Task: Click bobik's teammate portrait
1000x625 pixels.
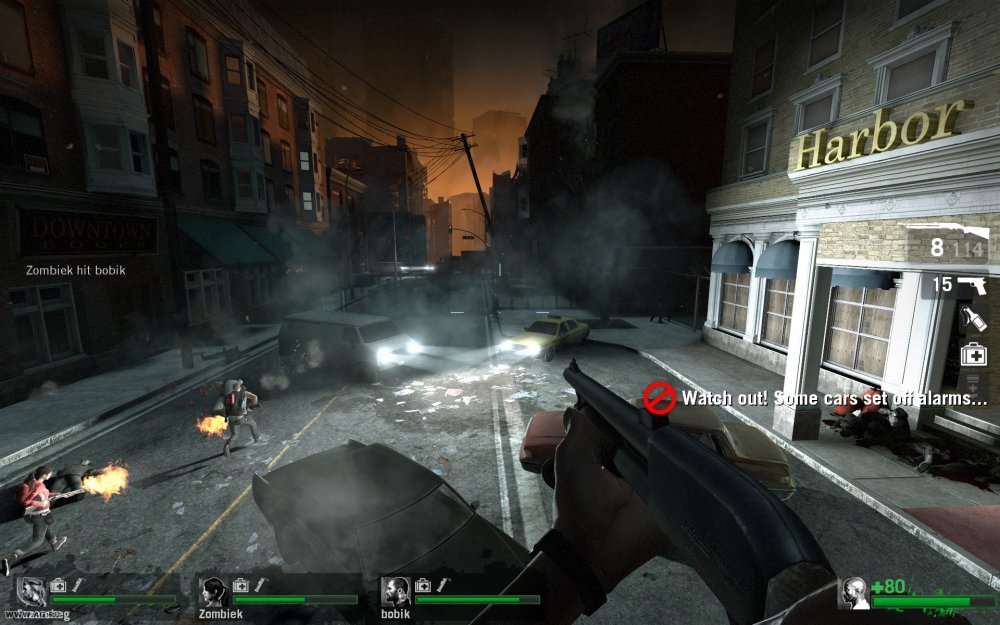Action: [x=395, y=591]
